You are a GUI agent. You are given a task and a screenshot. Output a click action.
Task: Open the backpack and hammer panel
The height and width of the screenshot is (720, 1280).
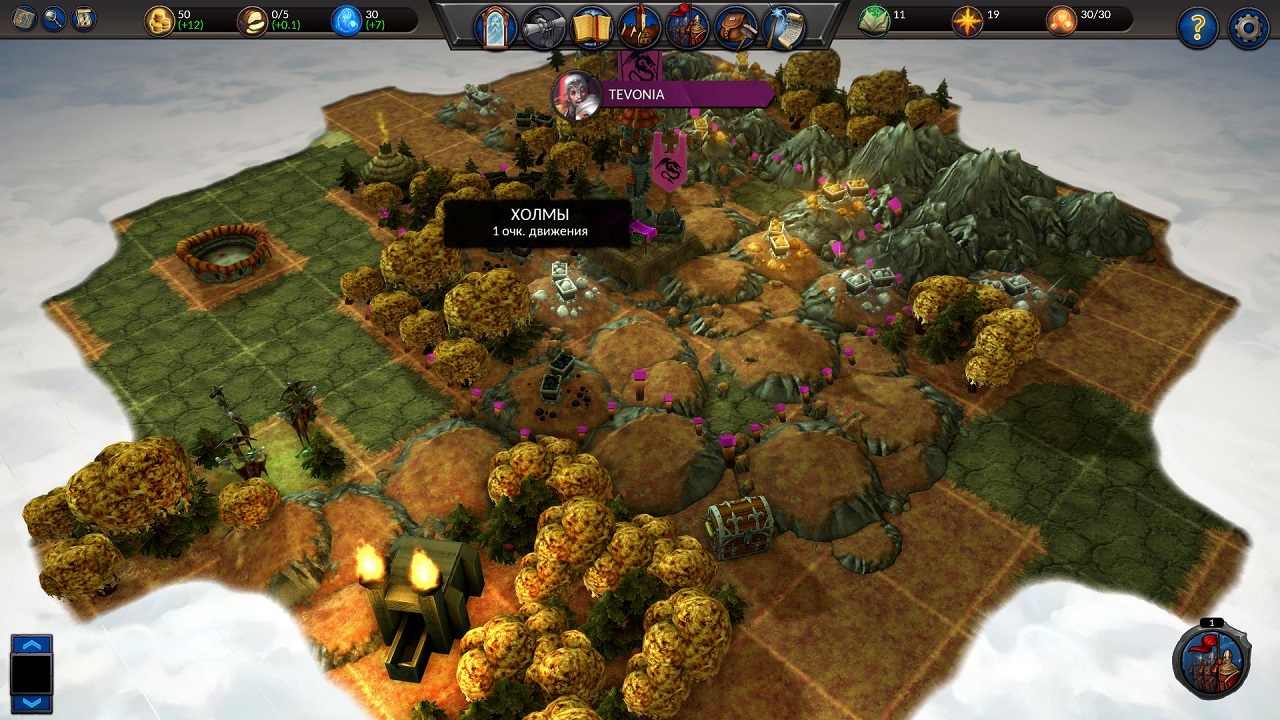[x=736, y=27]
